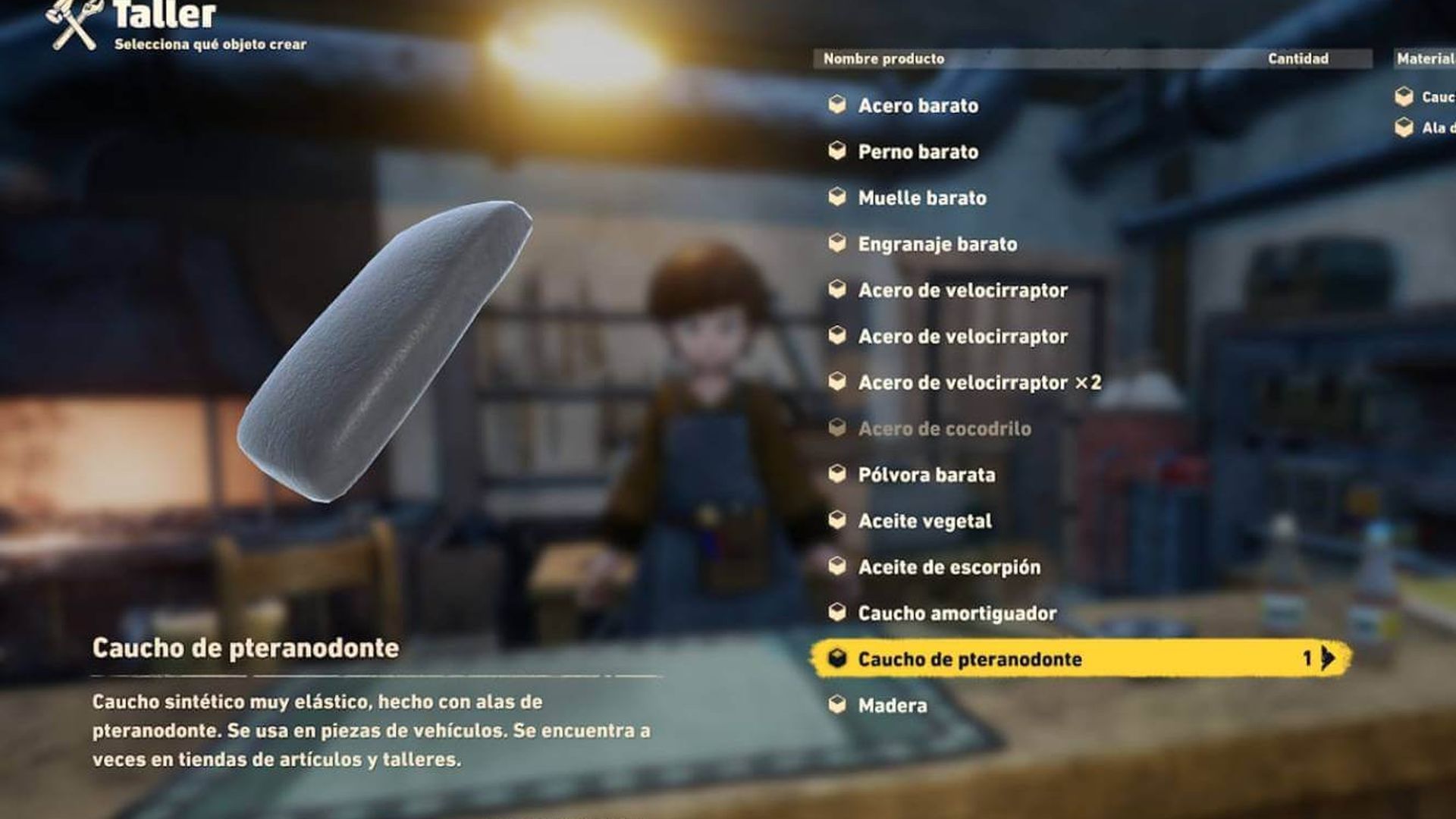Choose the Madera entry
The image size is (1456, 819).
892,706
